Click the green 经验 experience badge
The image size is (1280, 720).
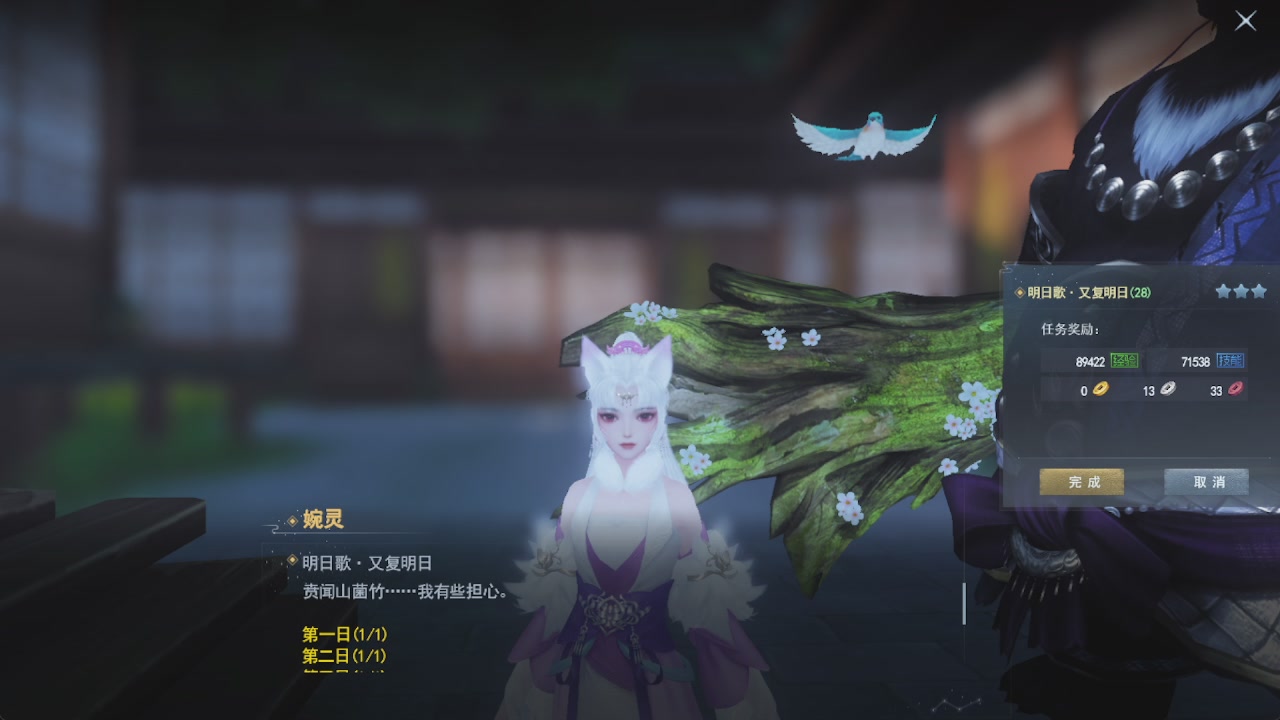pos(1125,361)
